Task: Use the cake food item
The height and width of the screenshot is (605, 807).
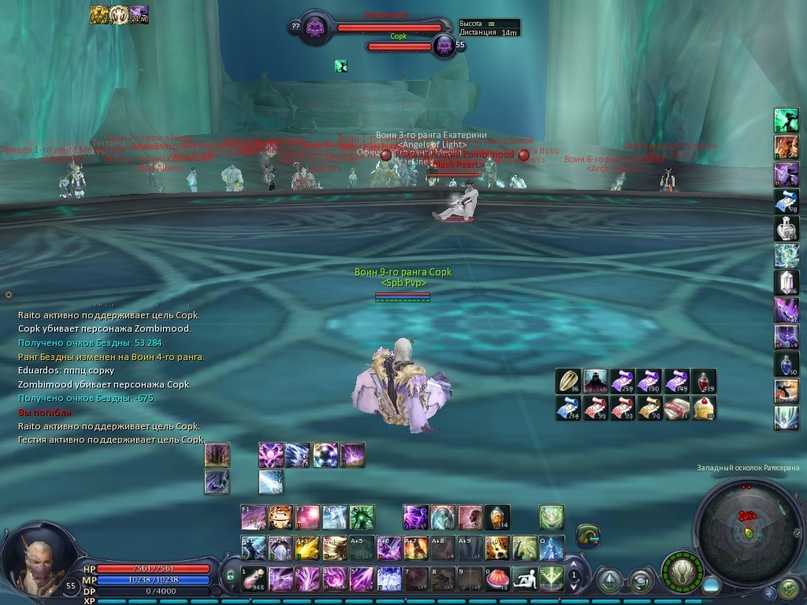Action: click(x=703, y=407)
